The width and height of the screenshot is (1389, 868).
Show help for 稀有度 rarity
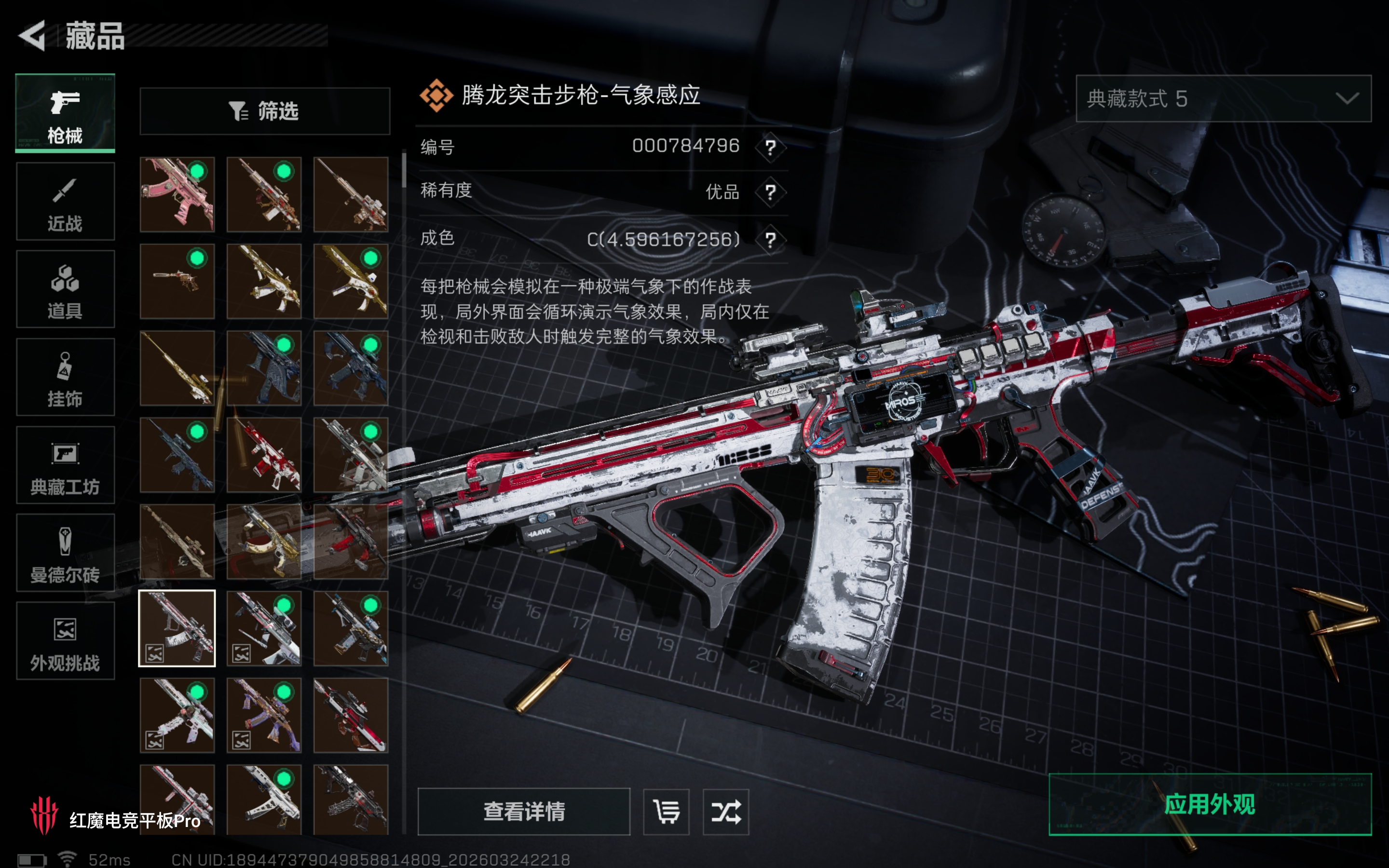(x=770, y=192)
